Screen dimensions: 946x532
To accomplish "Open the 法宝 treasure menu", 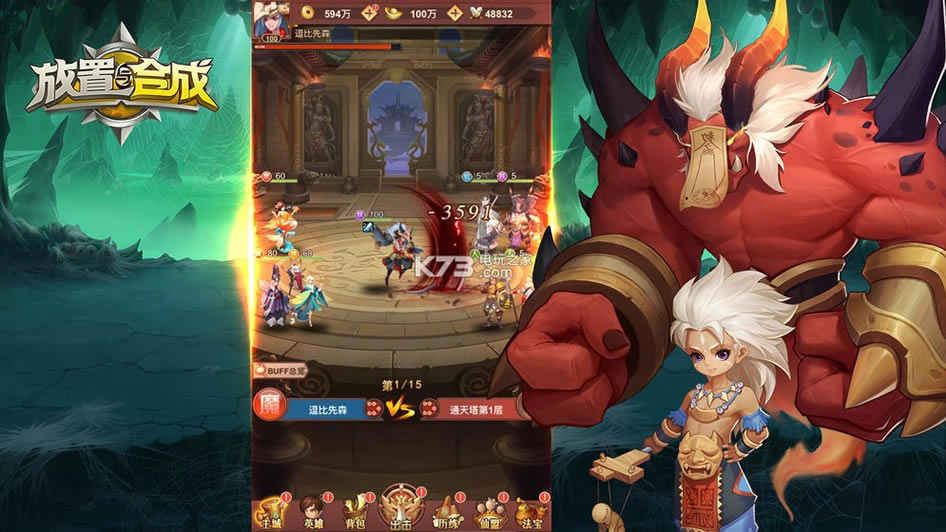I will point(530,511).
